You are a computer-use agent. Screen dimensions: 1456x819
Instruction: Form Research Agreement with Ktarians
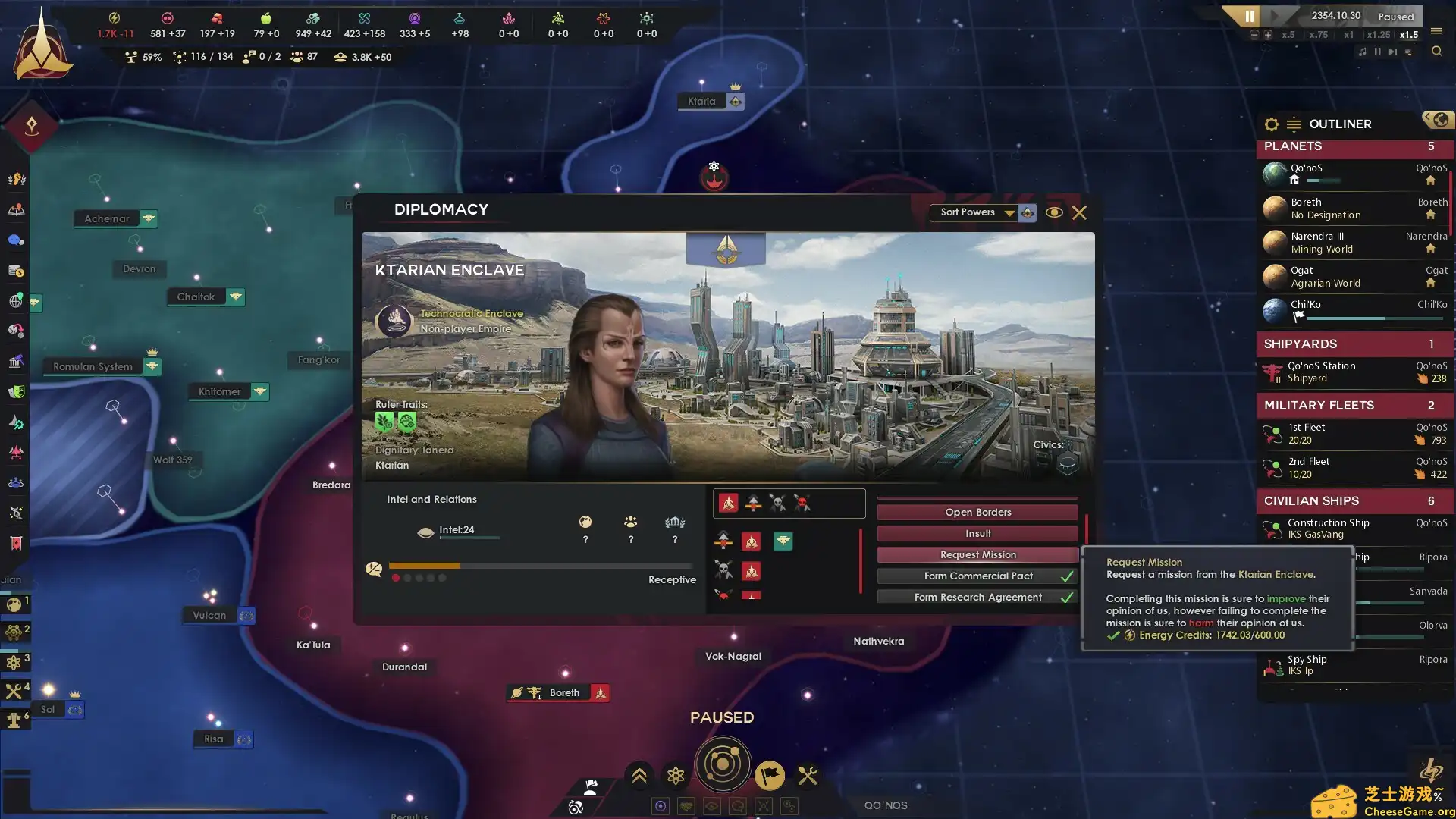click(977, 598)
